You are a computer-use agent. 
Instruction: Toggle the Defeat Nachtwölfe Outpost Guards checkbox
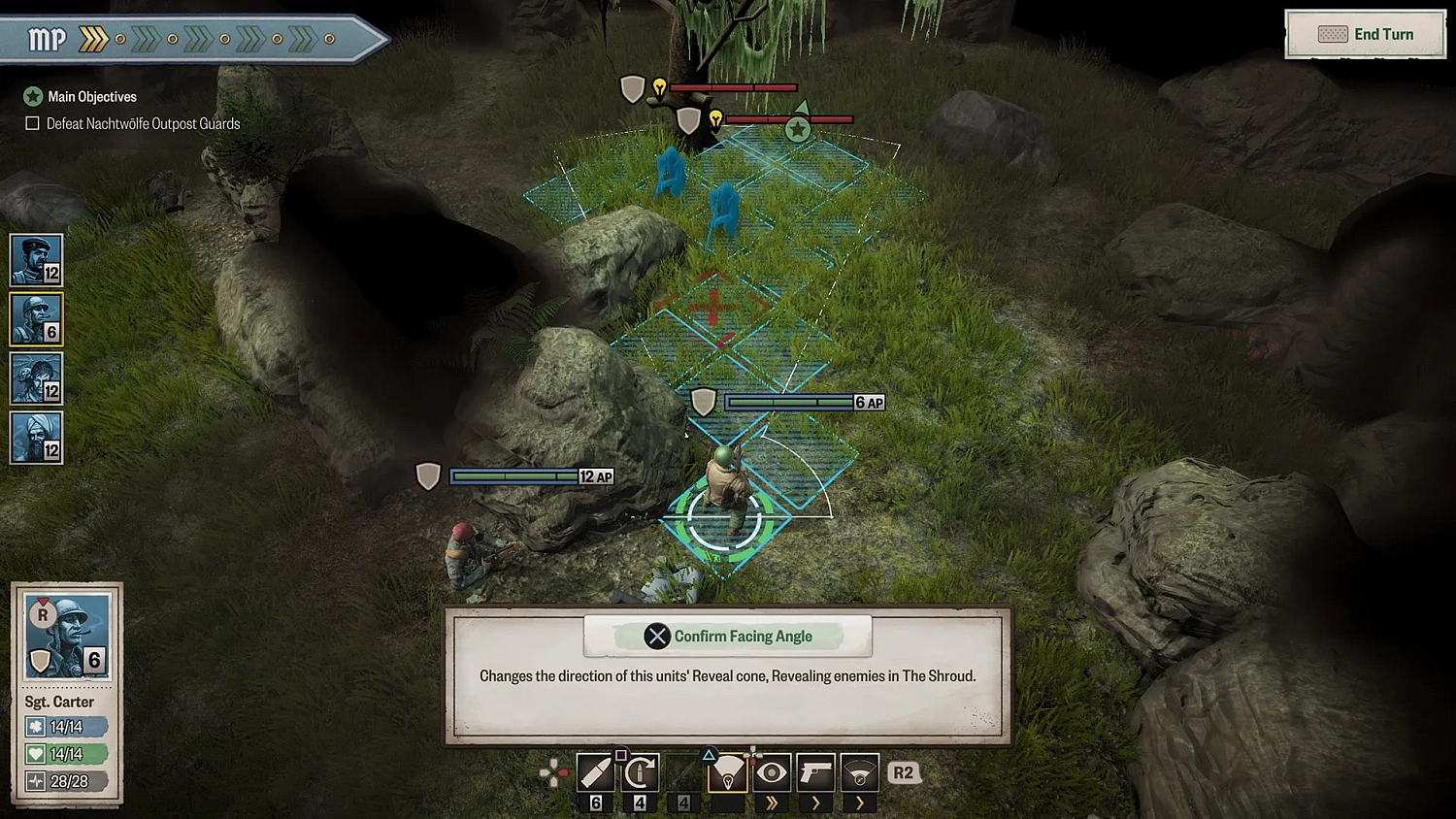(x=32, y=123)
